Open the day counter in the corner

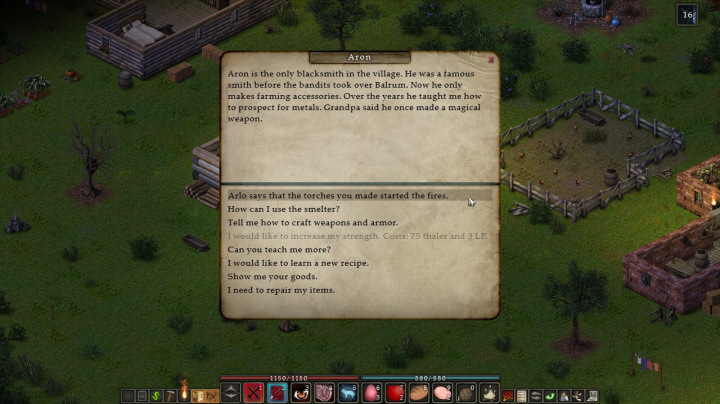[x=687, y=14]
